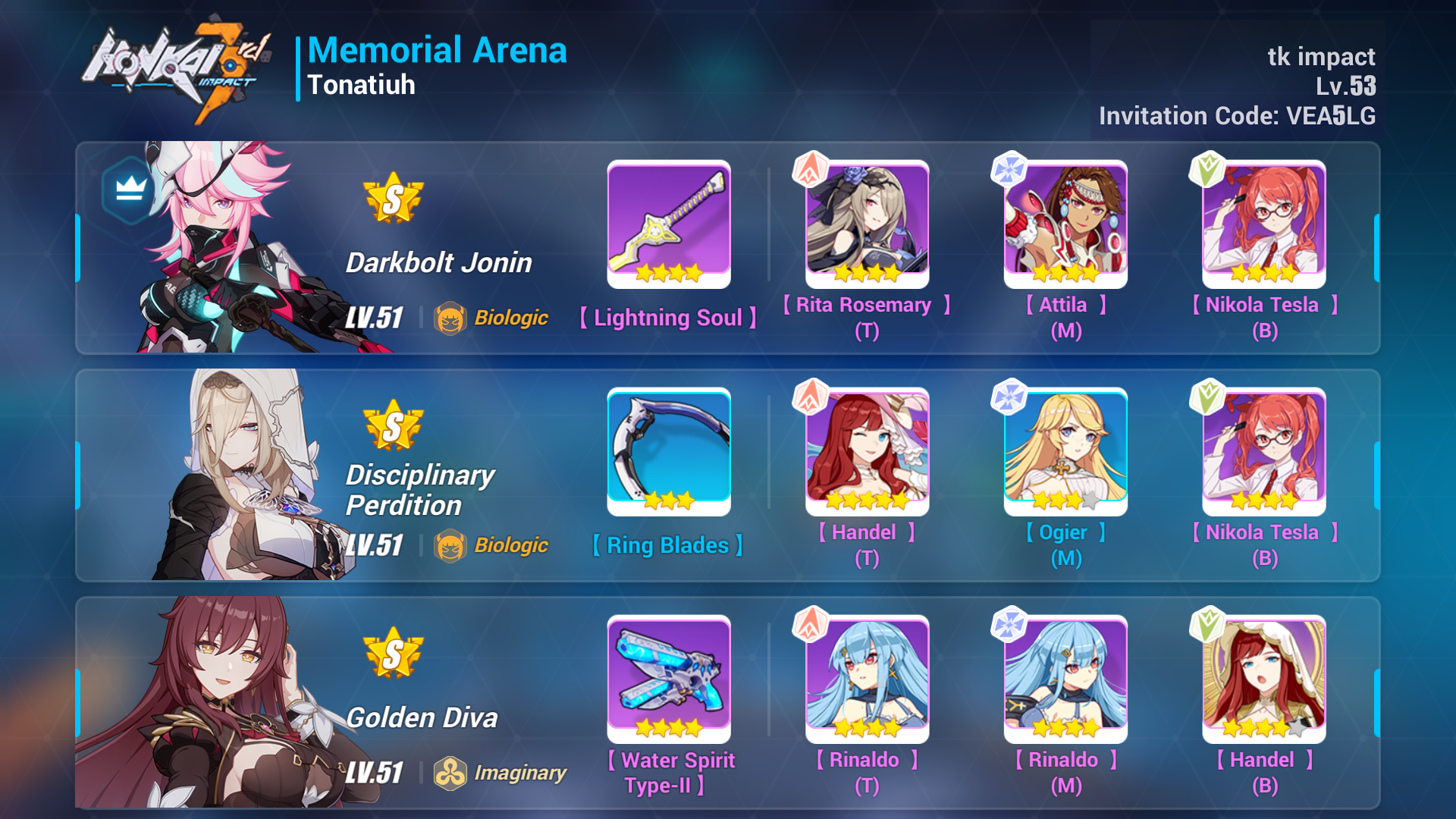Screen dimensions: 1456x819
Task: Open the Ring Blades weapon icon
Action: (668, 451)
